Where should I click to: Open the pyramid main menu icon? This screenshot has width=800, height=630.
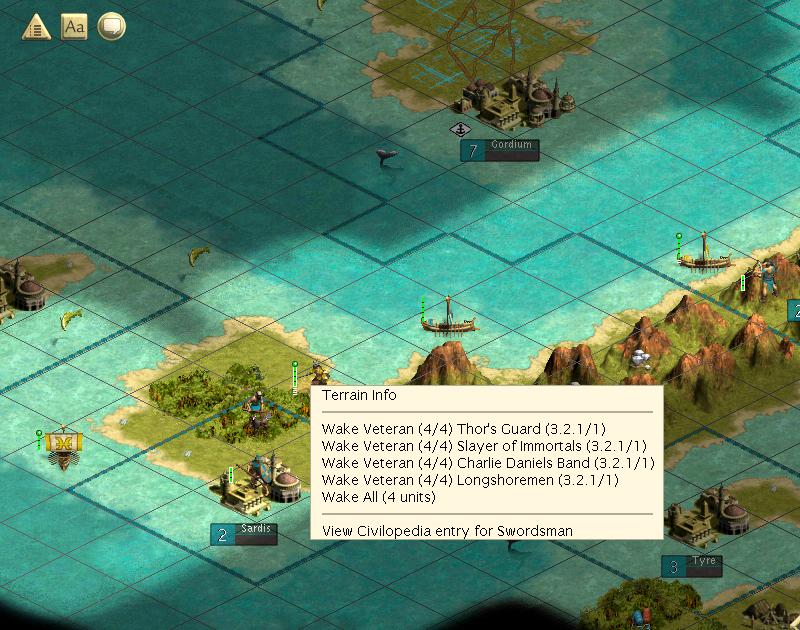(x=38, y=27)
